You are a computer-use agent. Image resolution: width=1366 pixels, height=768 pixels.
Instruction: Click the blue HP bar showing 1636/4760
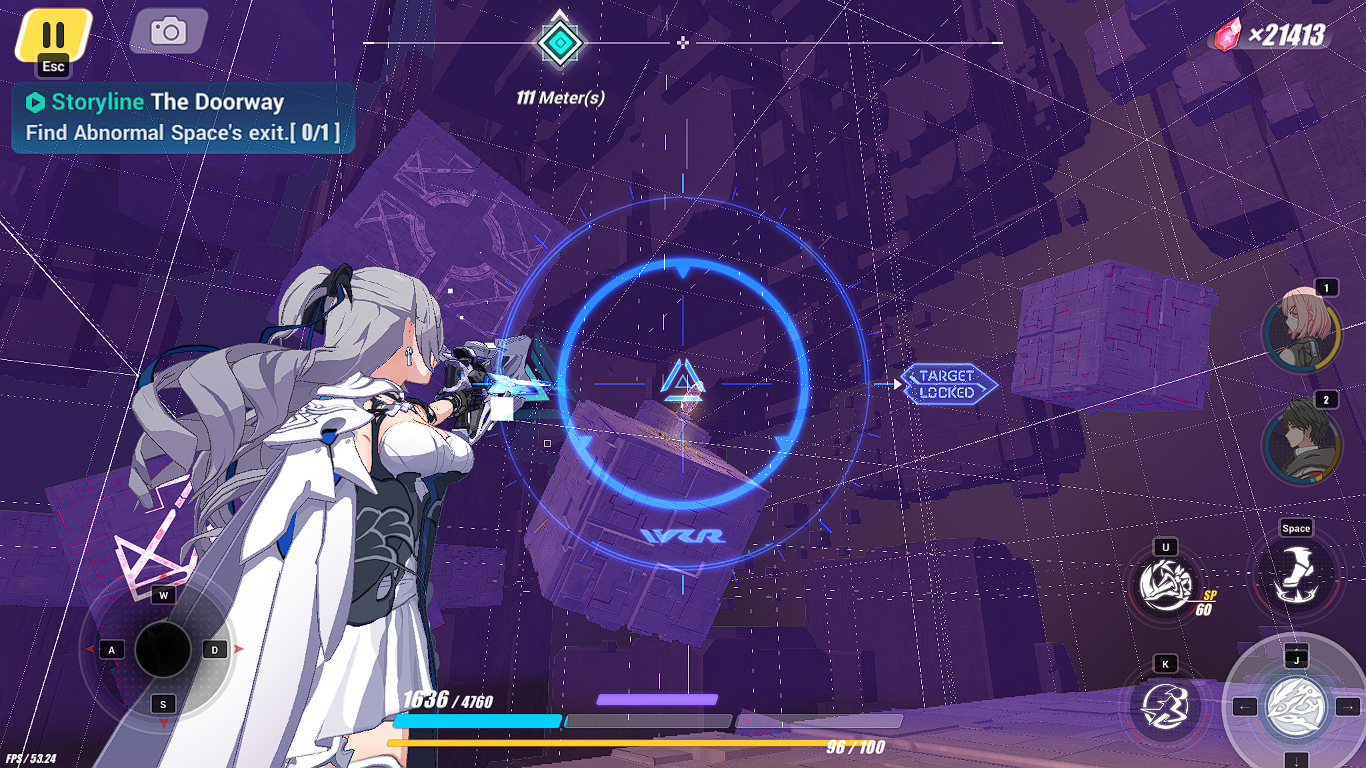pos(480,719)
